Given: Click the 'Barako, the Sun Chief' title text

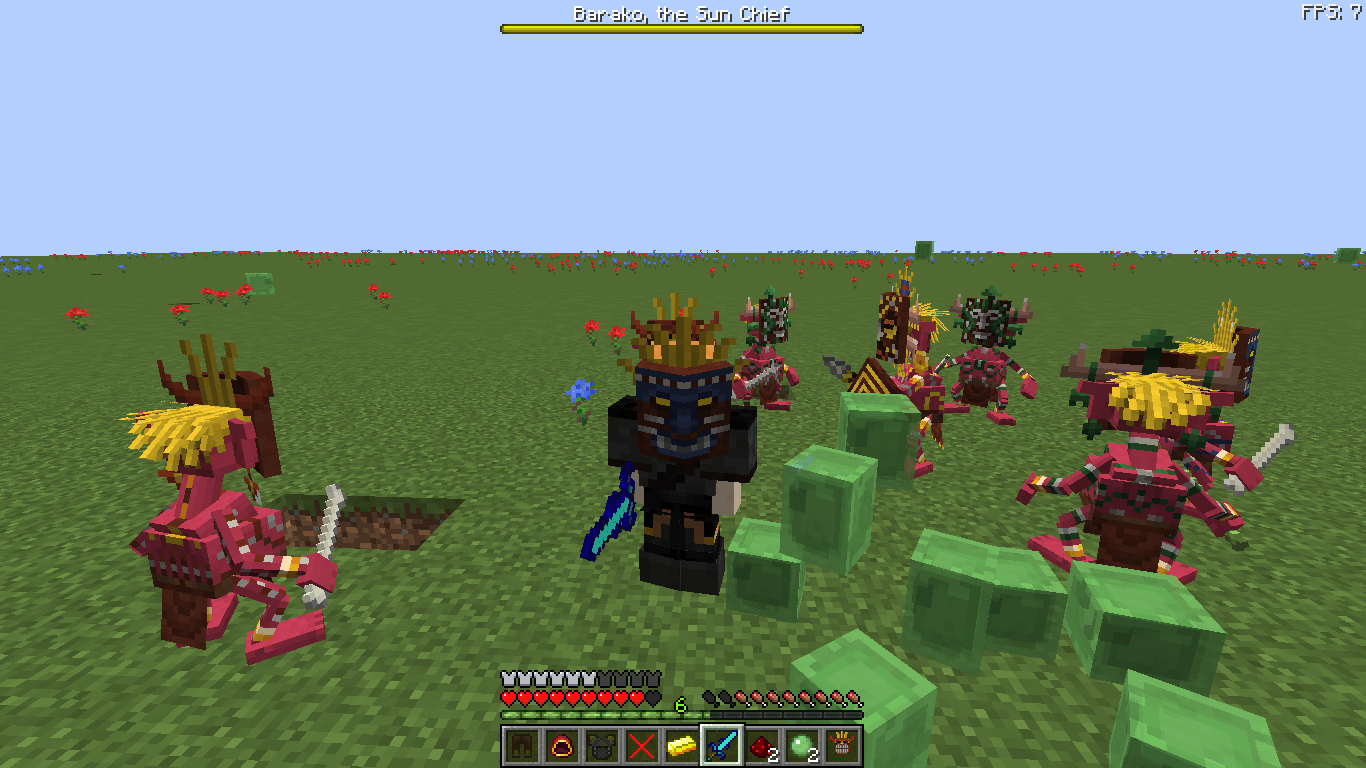Looking at the screenshot, I should [680, 14].
